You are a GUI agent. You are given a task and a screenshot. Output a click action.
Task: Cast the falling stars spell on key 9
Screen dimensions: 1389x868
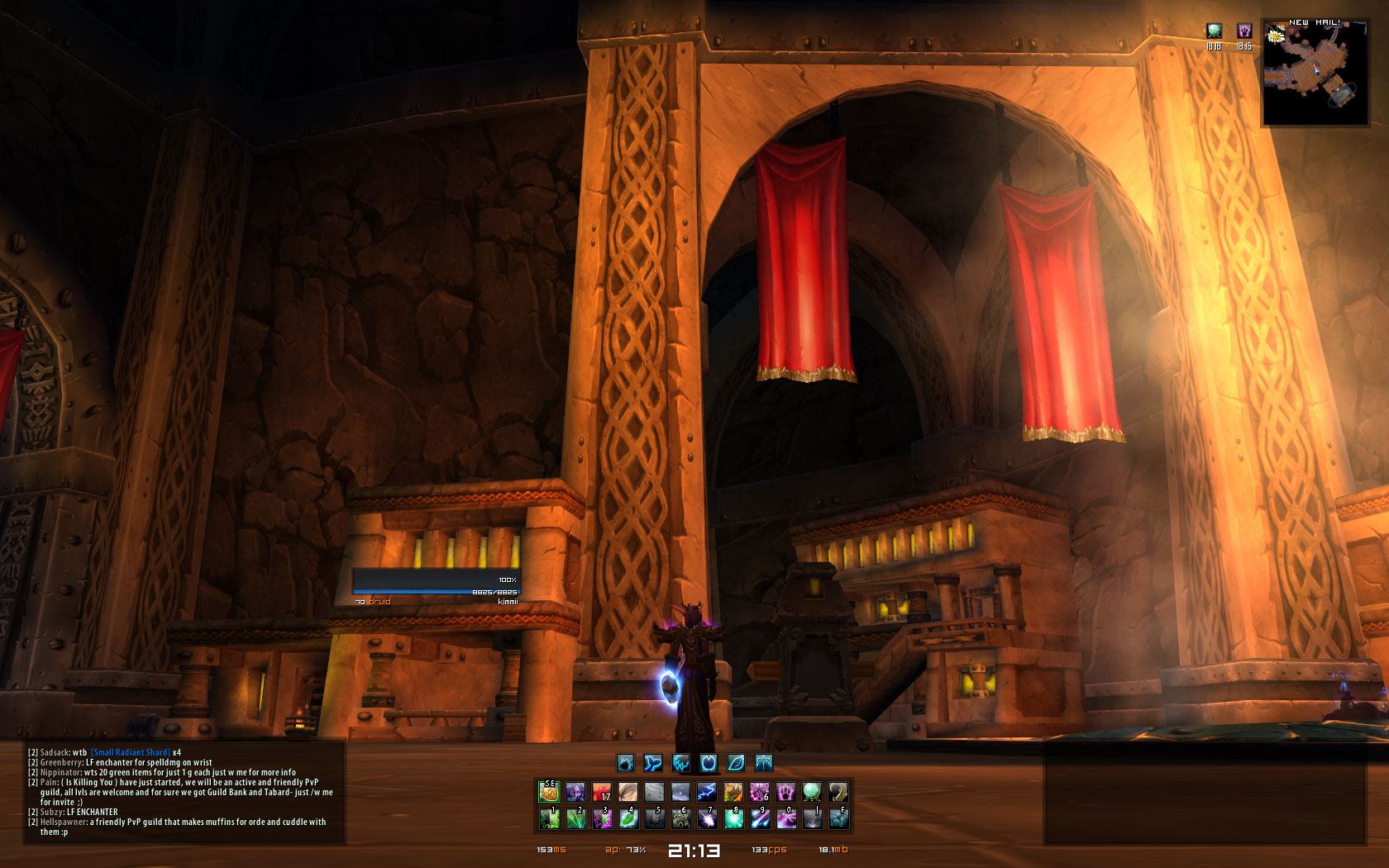(x=760, y=818)
